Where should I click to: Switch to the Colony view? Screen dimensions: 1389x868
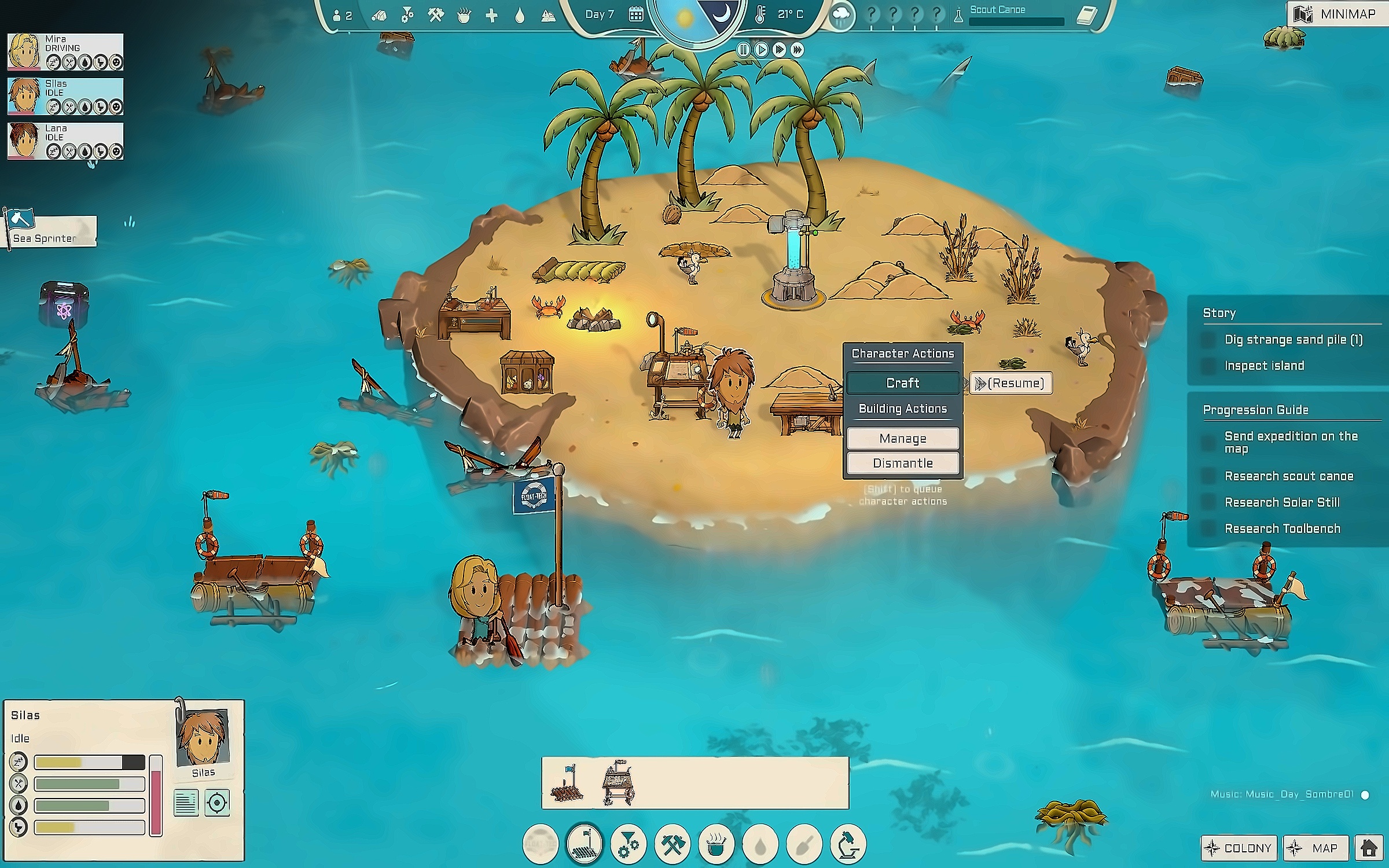1239,848
